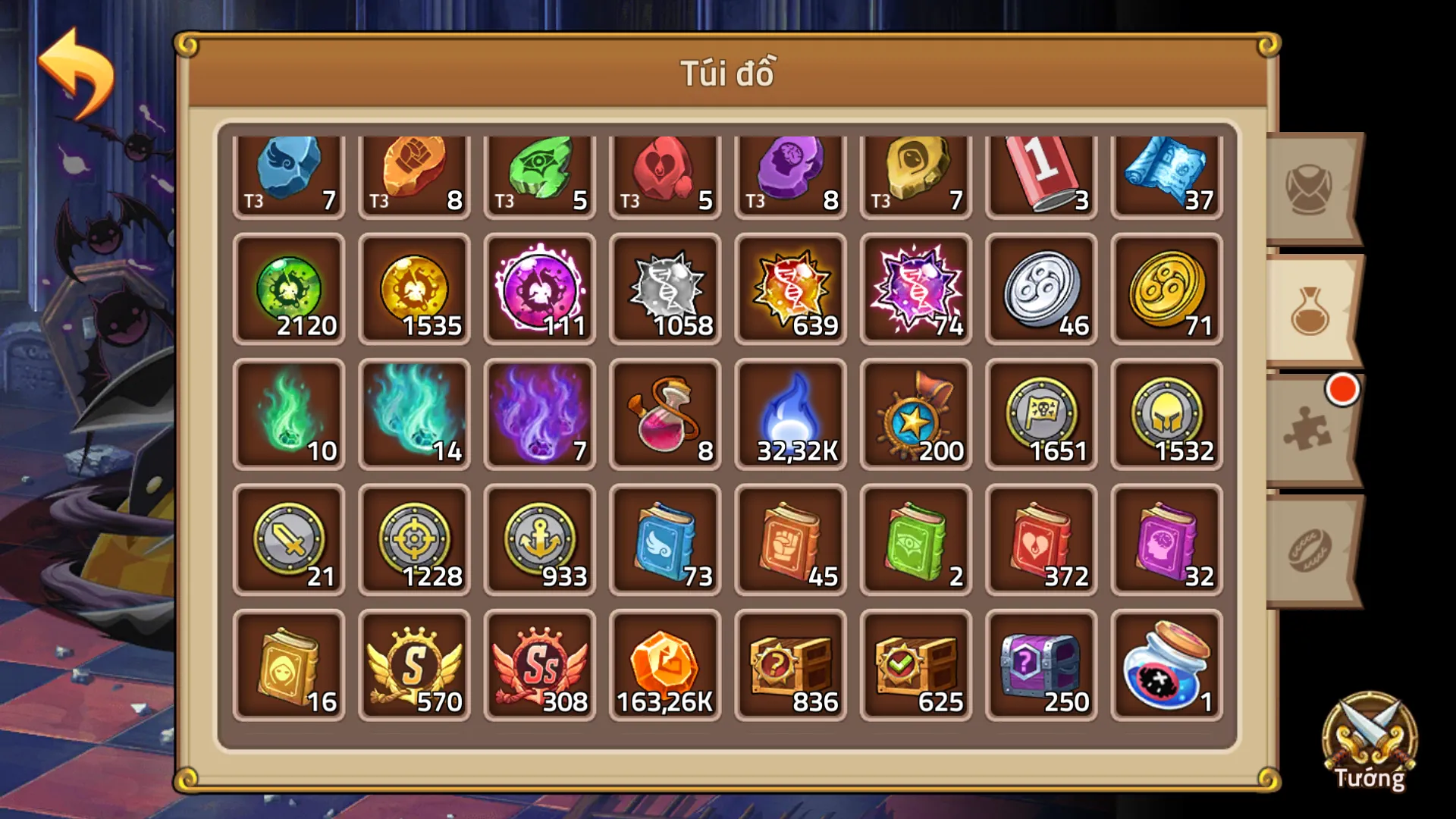Screen dimensions: 1456x819
Task: Select the gold essence orb showing 1535
Action: (414, 288)
